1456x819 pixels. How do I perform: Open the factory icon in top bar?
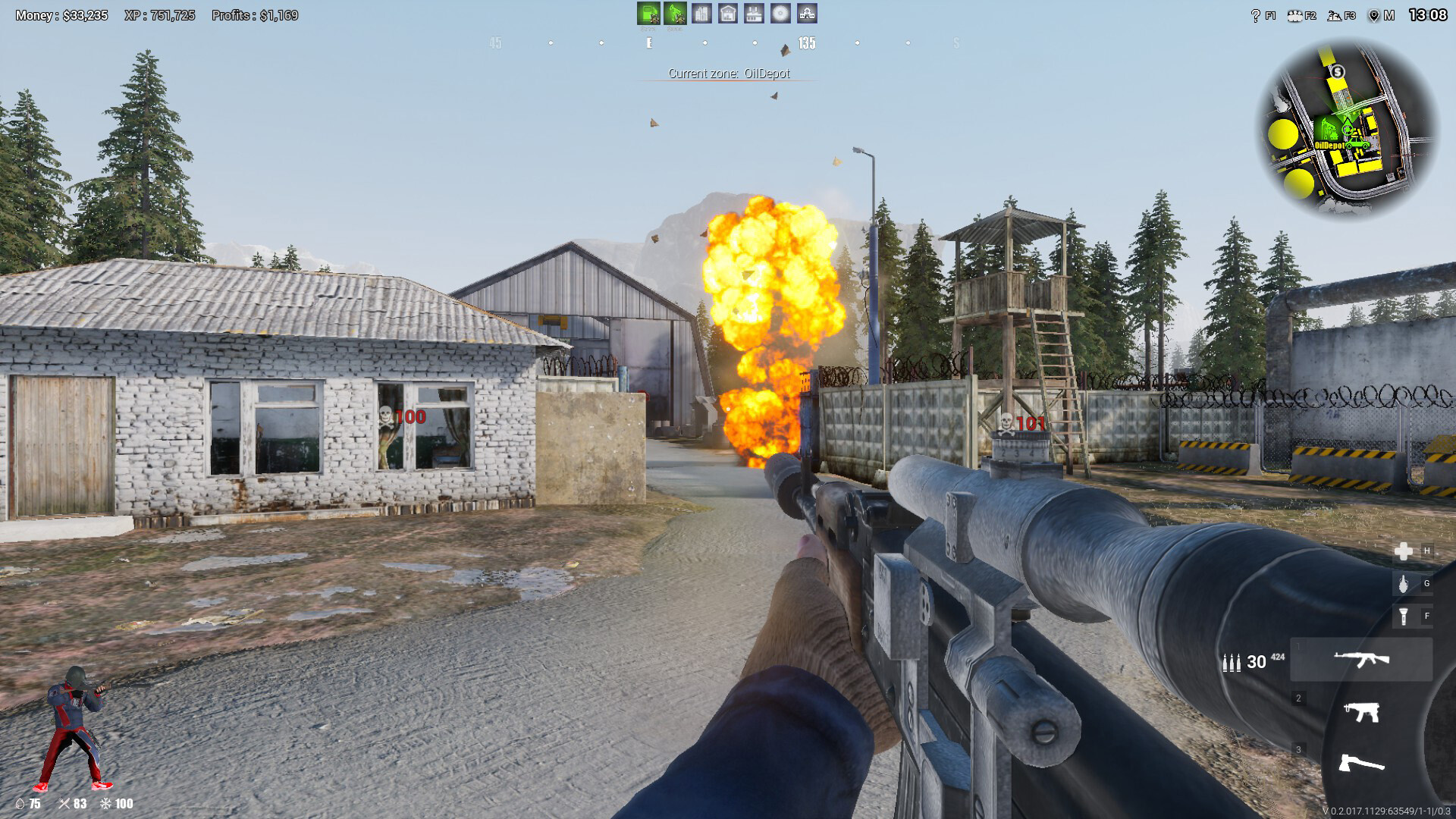tap(753, 13)
